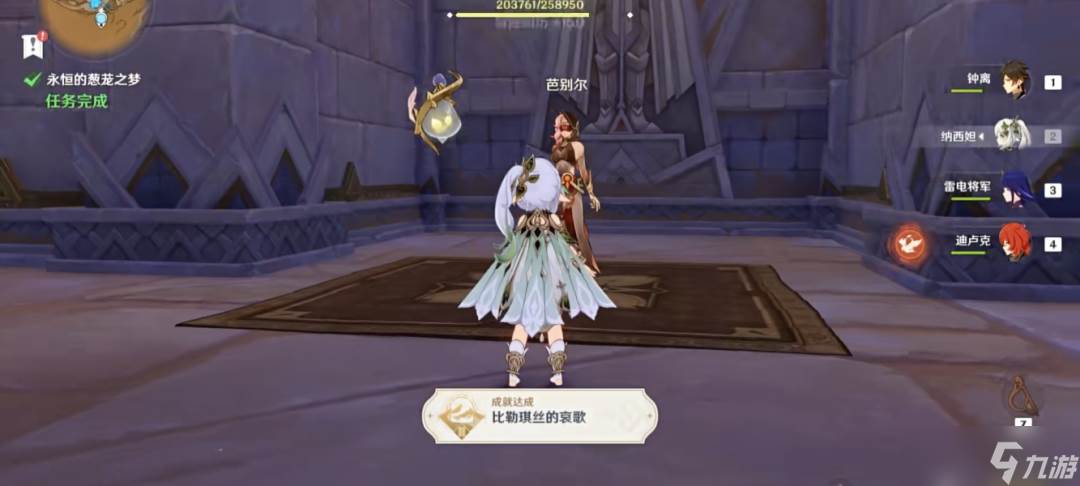Open the quest log exclamation icon
The height and width of the screenshot is (486, 1080).
pyautogui.click(x=33, y=45)
